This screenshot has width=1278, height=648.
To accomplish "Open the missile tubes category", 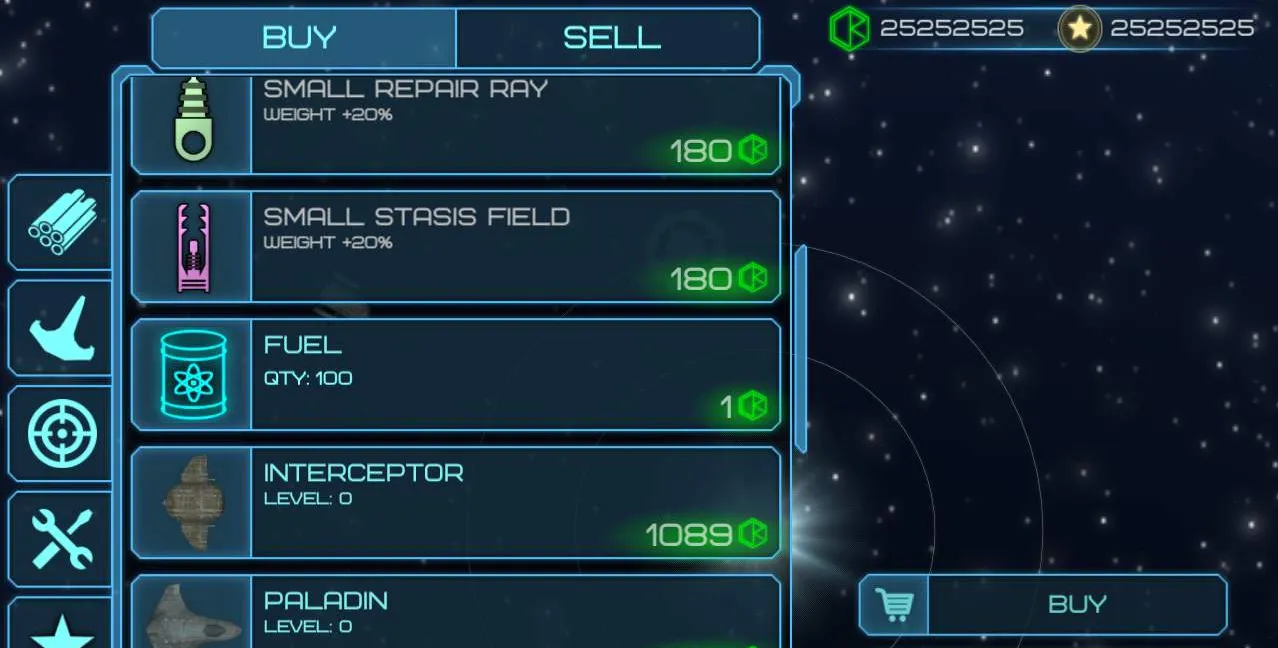I will tap(62, 222).
